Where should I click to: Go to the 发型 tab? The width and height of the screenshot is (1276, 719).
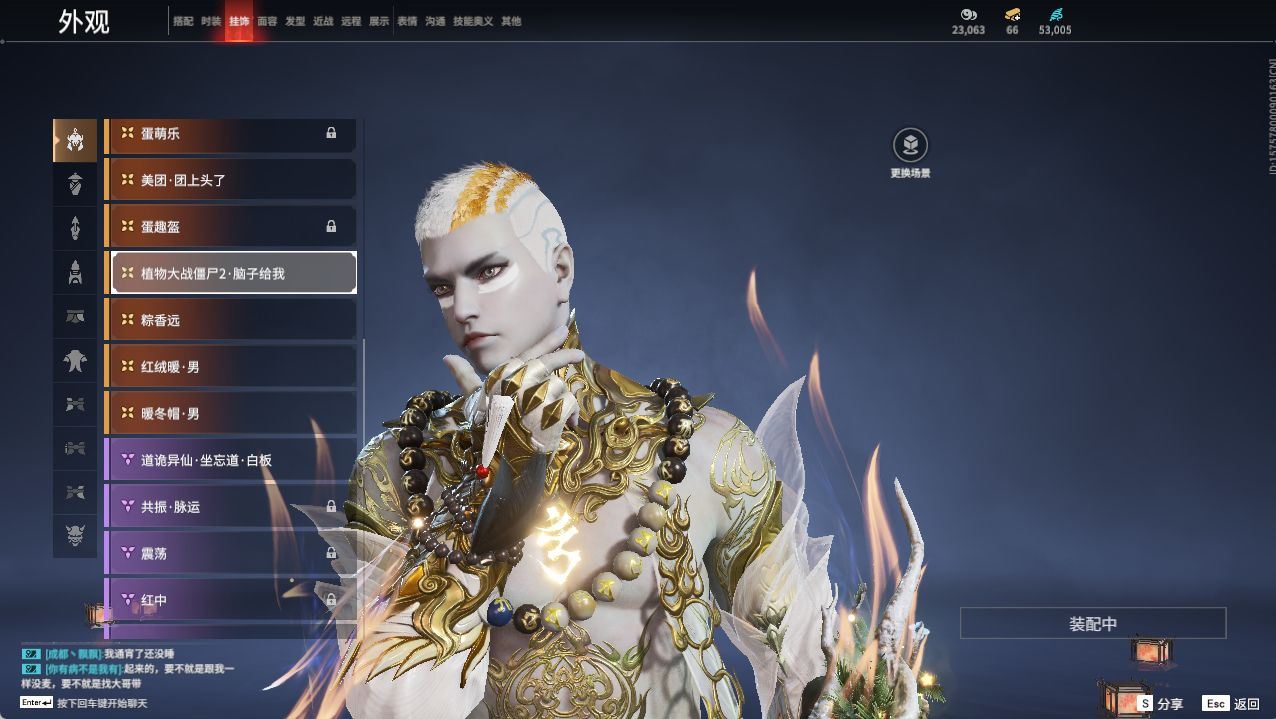[295, 21]
